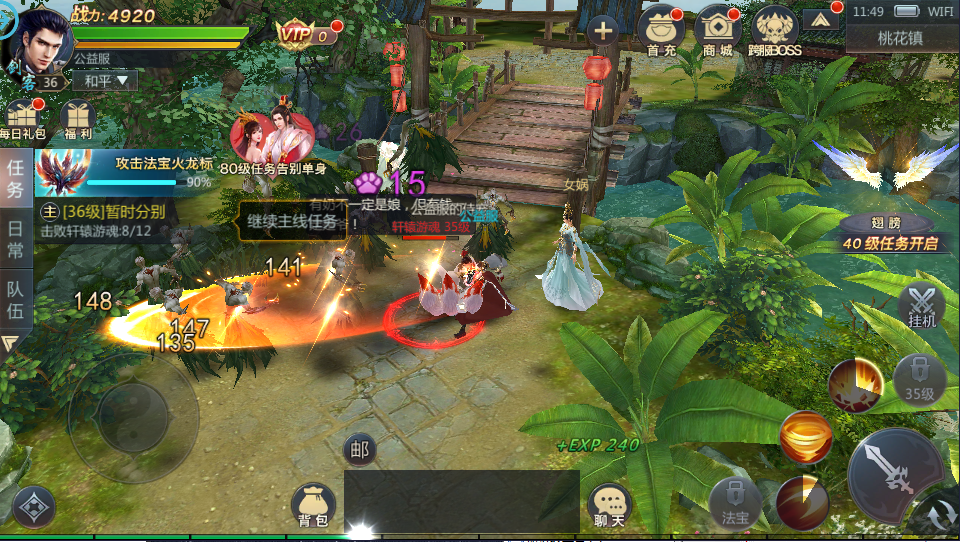
Task: Open the 踢踢BOSS menu
Action: click(776, 31)
